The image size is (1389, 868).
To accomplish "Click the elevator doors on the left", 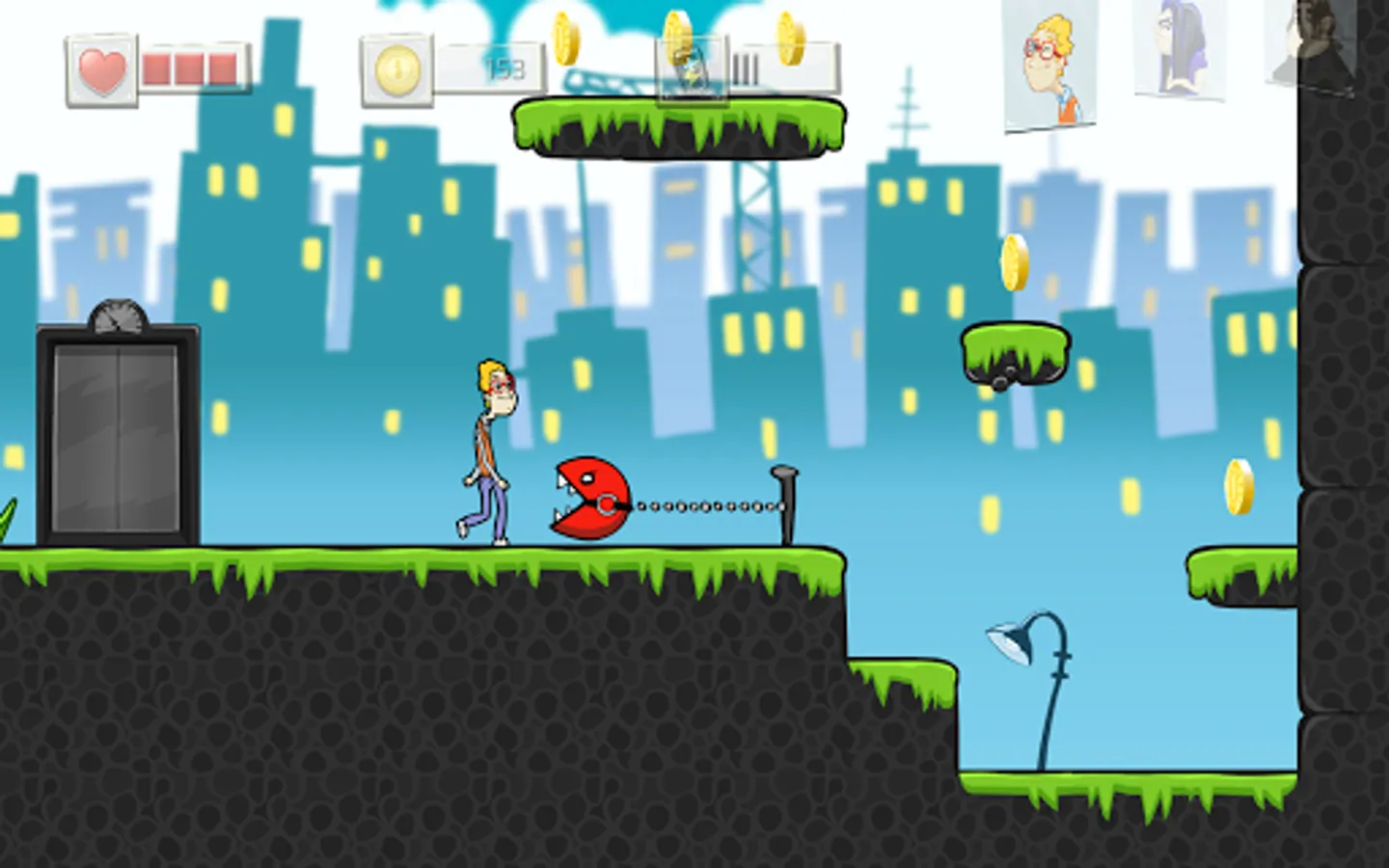I will pyautogui.click(x=116, y=439).
